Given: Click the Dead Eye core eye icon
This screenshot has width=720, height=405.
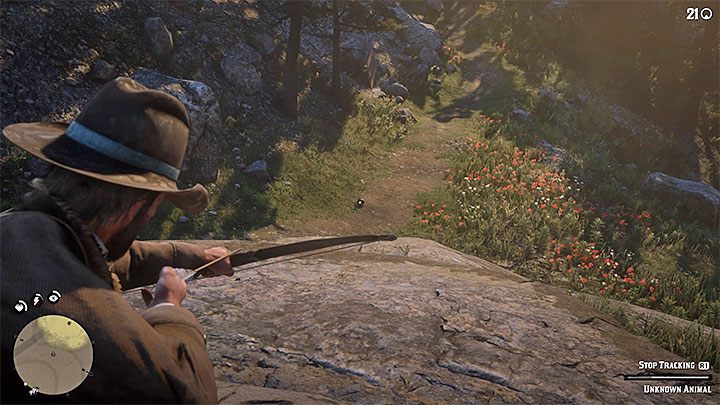Looking at the screenshot, I should (x=55, y=295).
